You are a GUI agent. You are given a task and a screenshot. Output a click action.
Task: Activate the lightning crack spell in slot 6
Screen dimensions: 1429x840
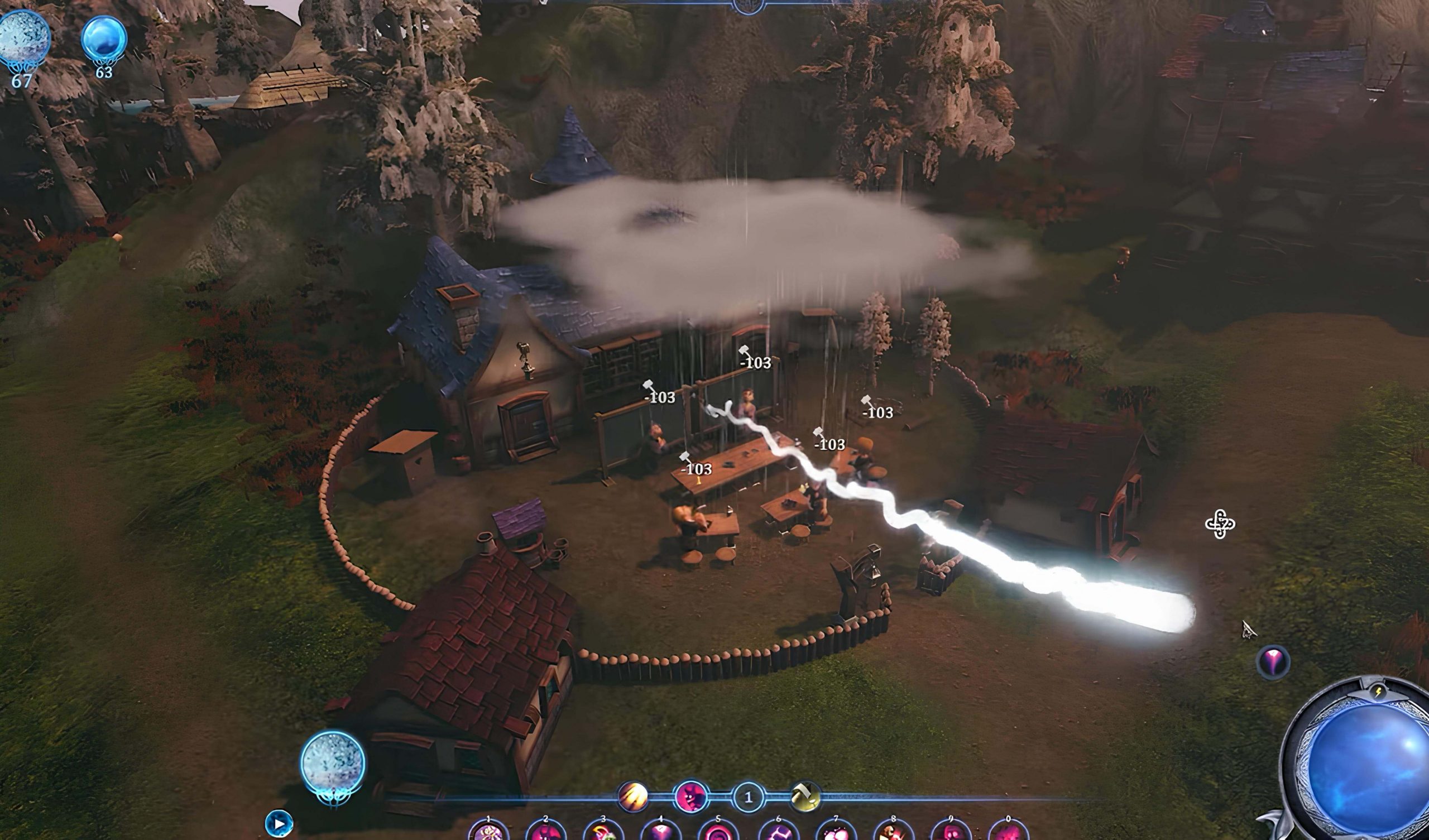pos(778,832)
